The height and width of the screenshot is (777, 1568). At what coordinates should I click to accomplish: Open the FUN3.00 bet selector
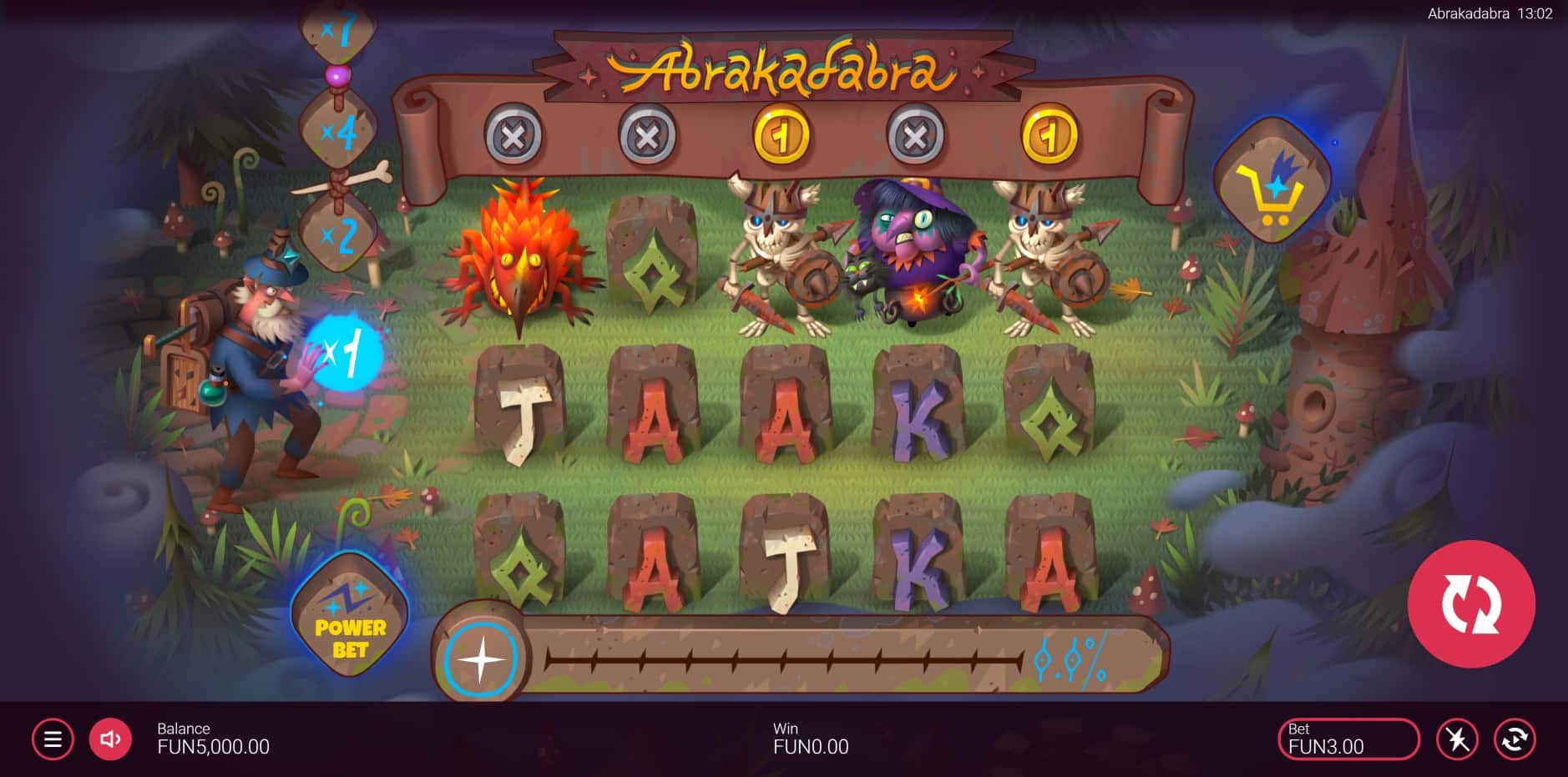1348,739
